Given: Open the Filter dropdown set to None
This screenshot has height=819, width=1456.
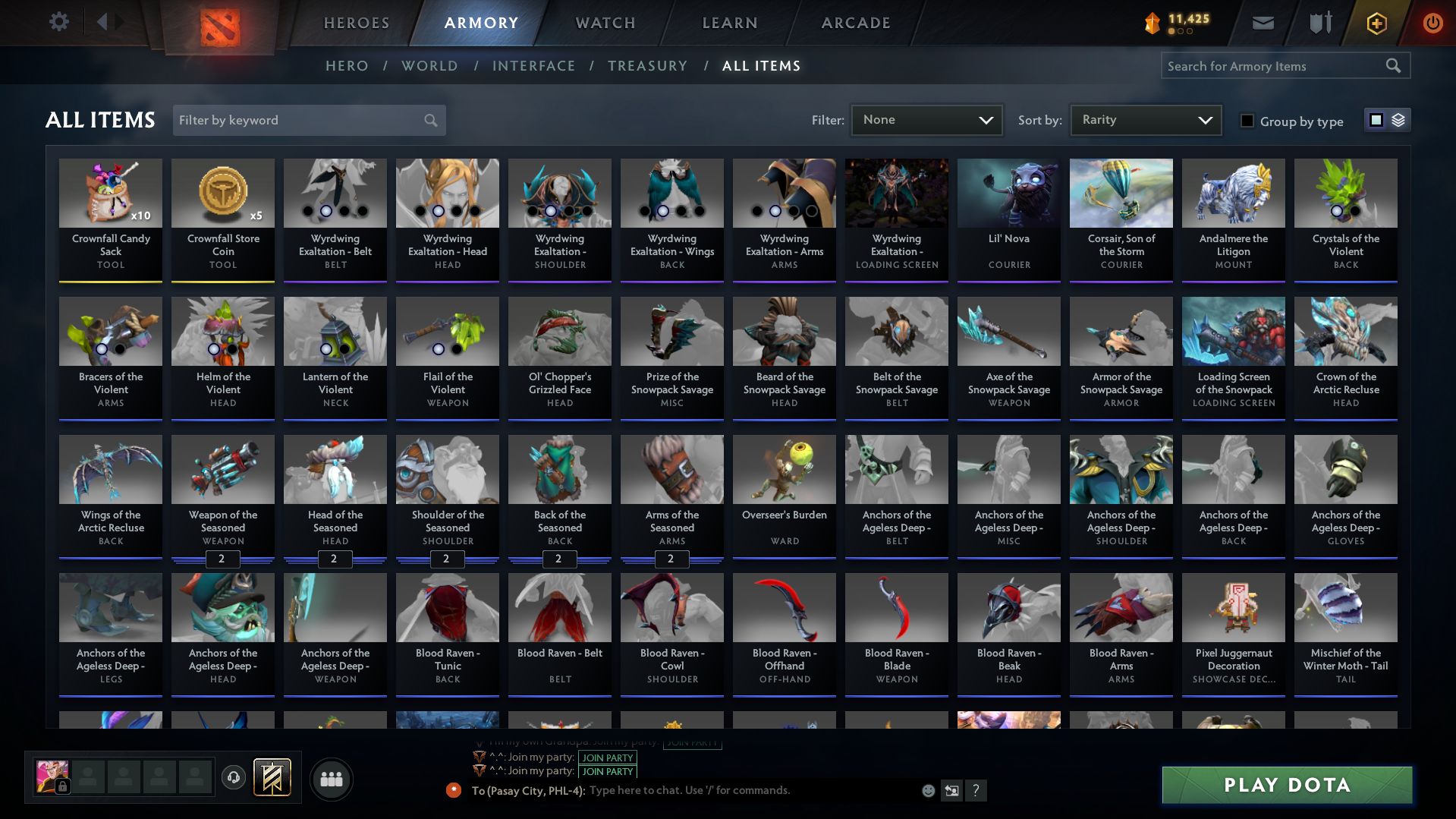Looking at the screenshot, I should coord(926,119).
